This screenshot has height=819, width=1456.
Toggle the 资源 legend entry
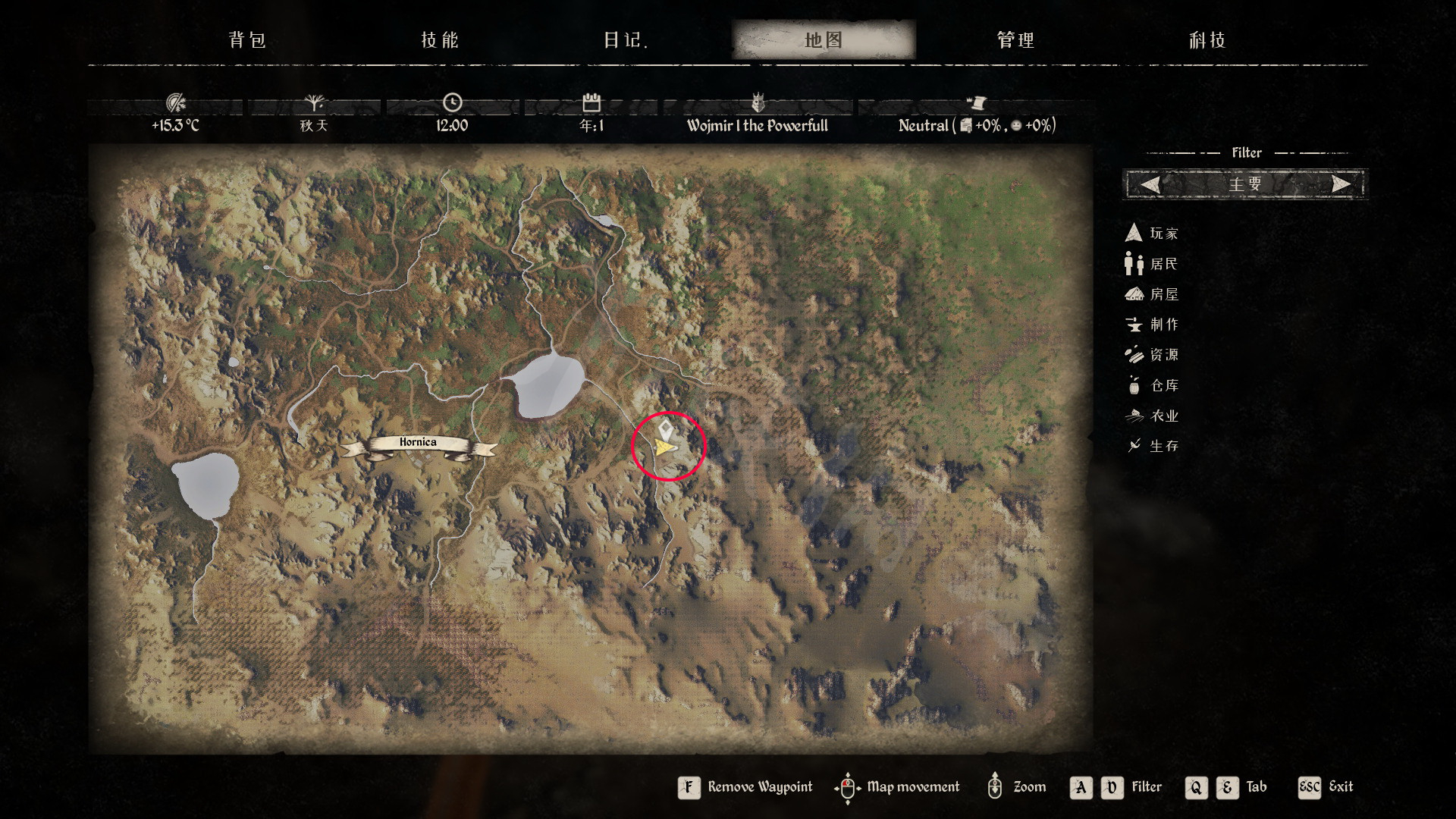coord(1152,355)
